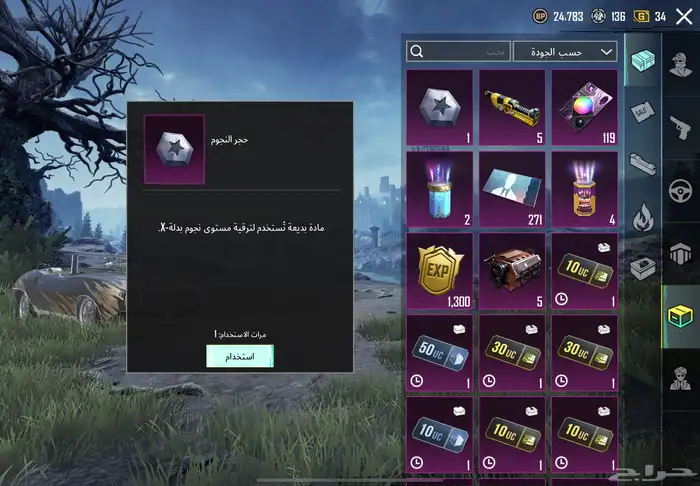Use the star stone with the teal button
Image resolution: width=700 pixels, height=486 pixels.
239,356
